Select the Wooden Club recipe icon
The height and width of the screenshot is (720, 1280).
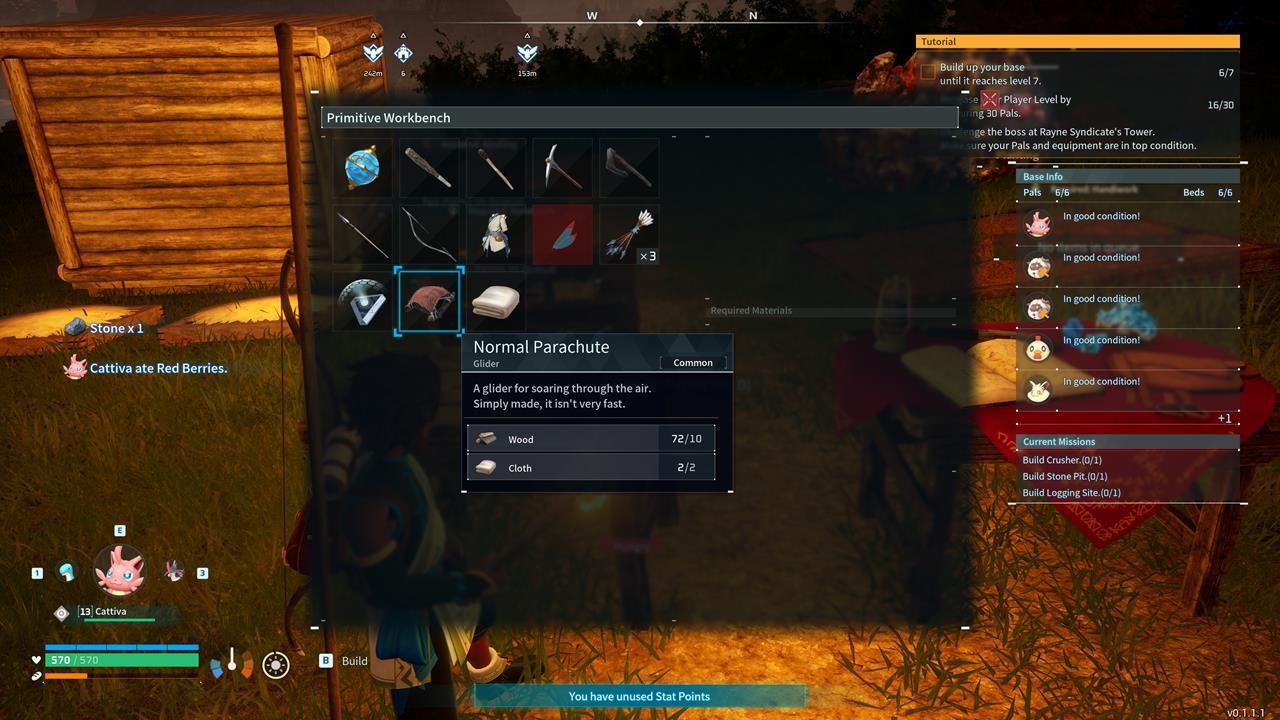(x=429, y=168)
